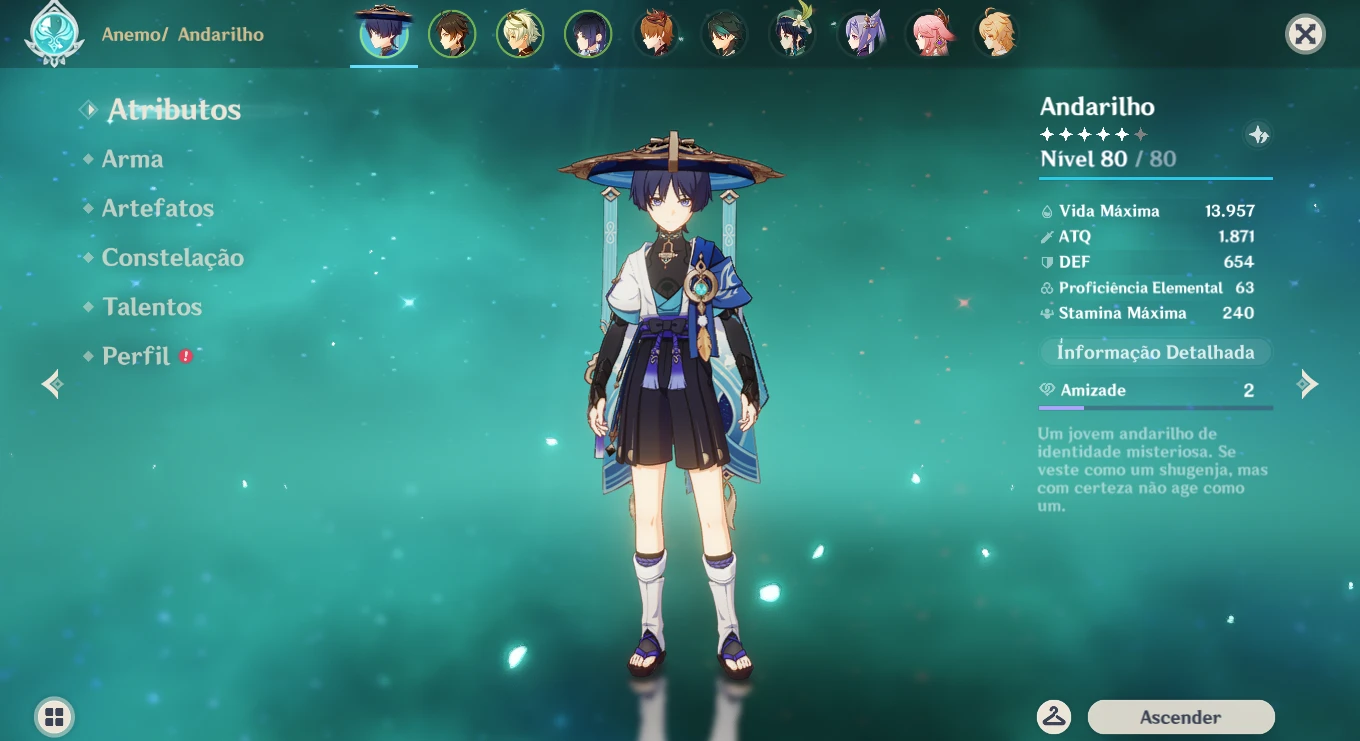Select Zhongli's character portrait

453,33
